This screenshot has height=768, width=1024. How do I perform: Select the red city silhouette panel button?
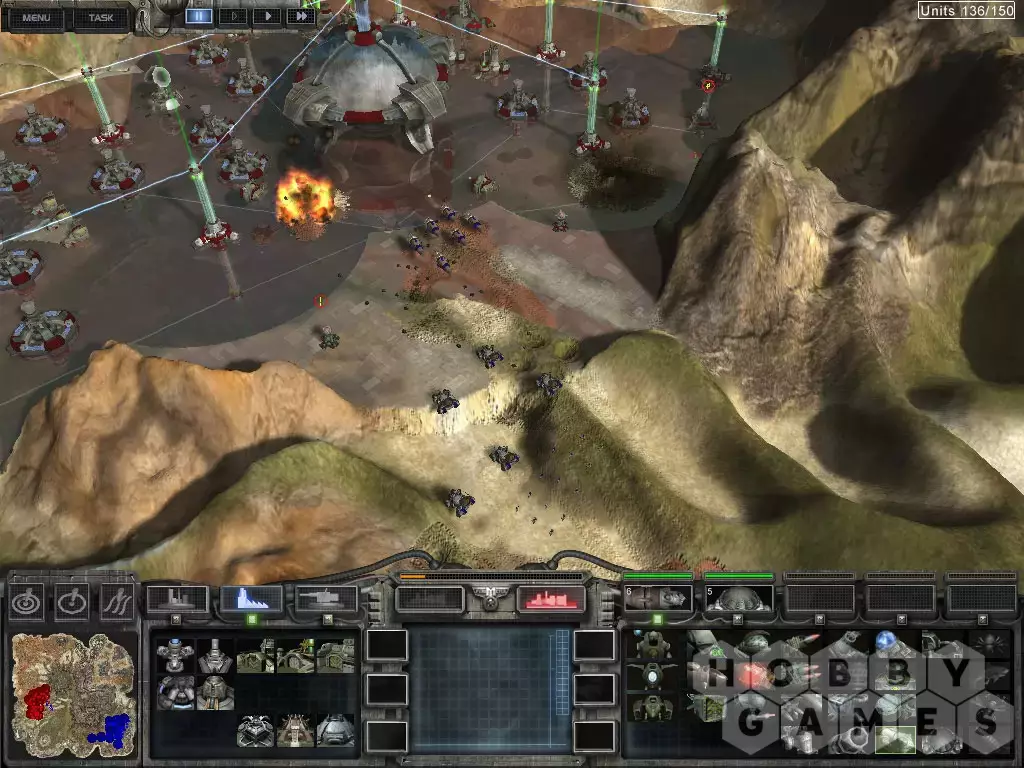click(551, 599)
